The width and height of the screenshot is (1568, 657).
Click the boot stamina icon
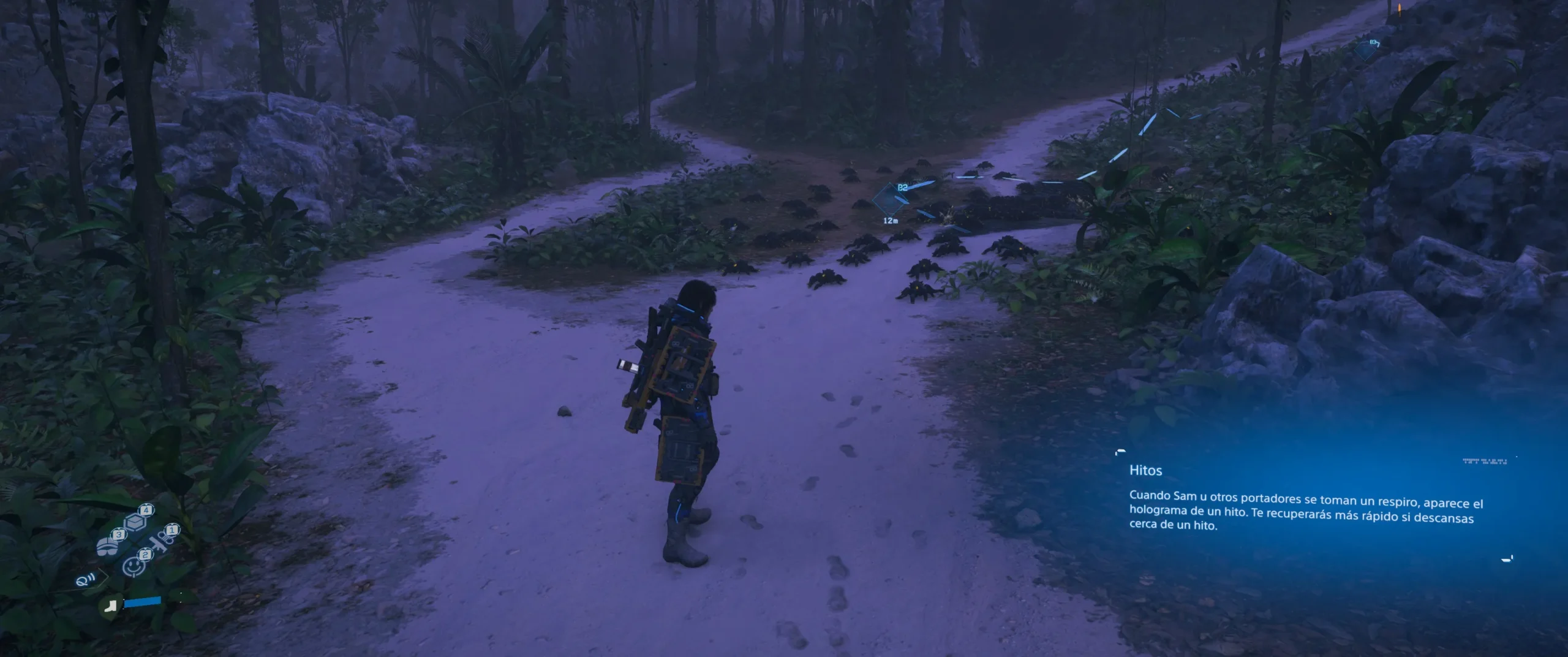point(111,606)
